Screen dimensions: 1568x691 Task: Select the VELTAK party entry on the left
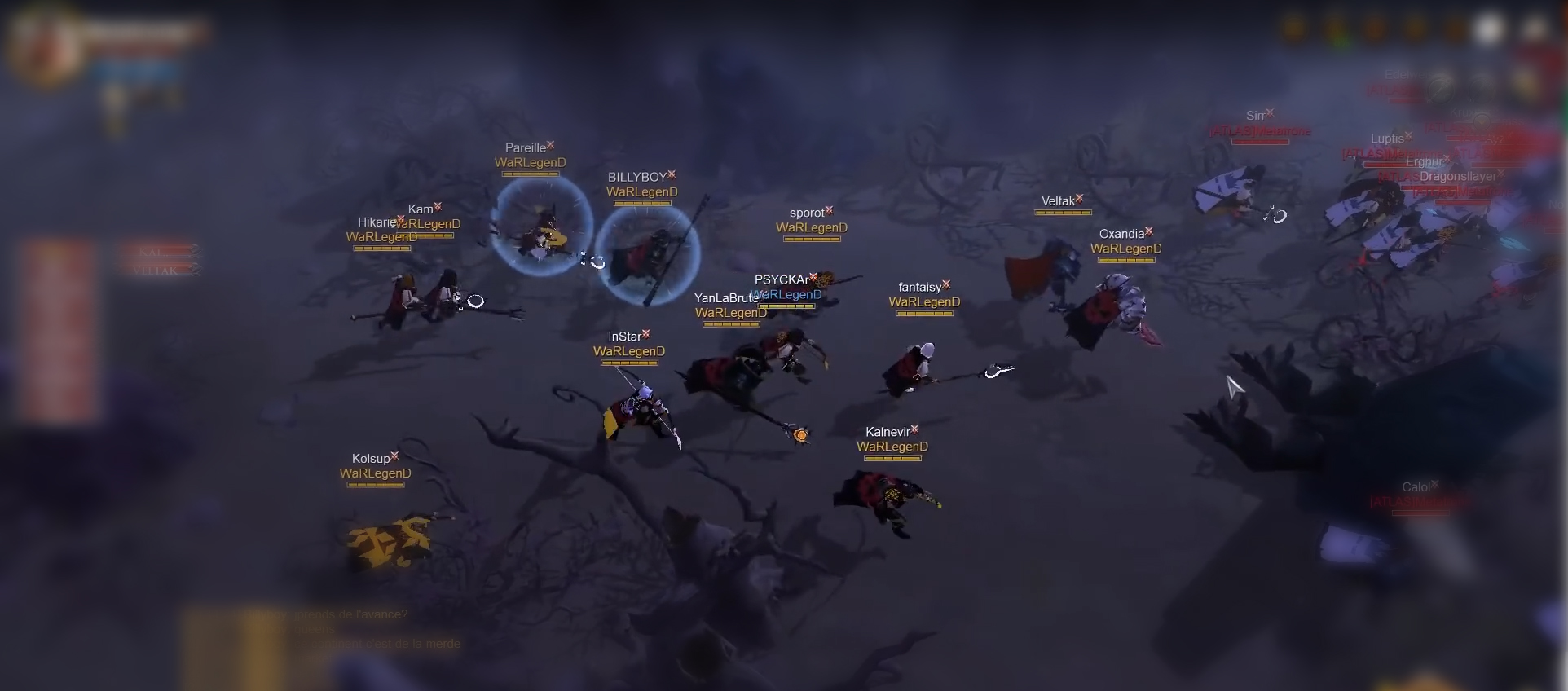pos(159,269)
